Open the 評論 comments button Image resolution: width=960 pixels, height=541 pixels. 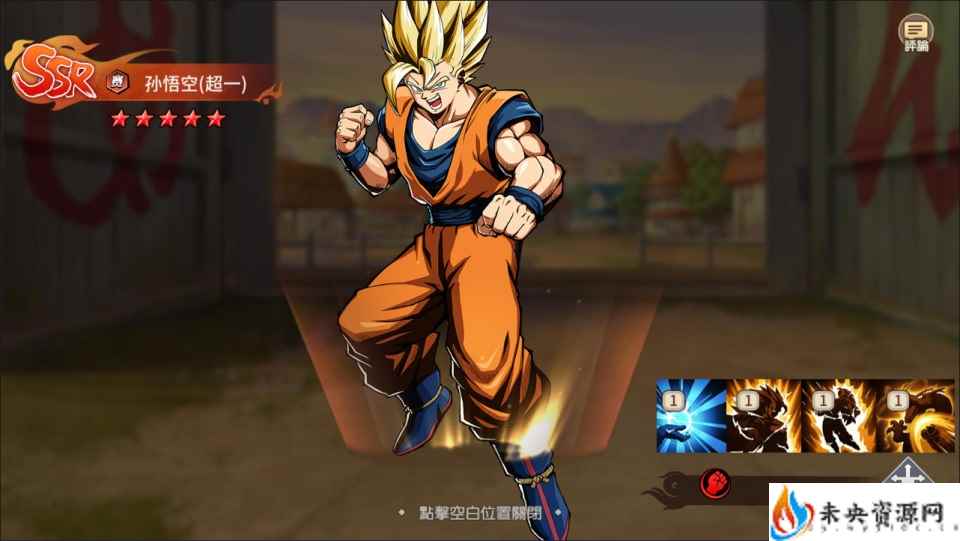[915, 33]
